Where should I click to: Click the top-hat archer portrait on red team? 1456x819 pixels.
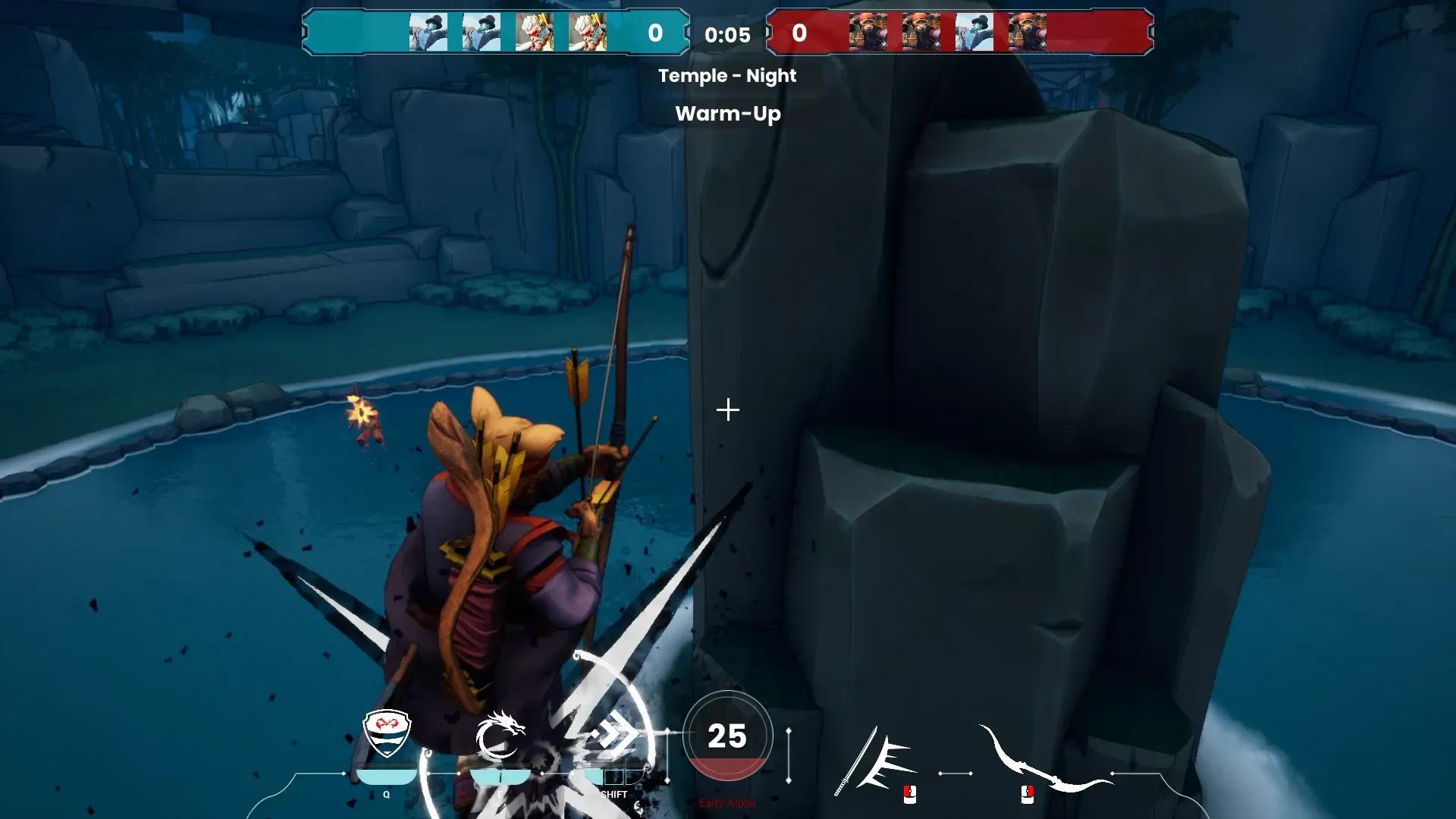[x=974, y=33]
